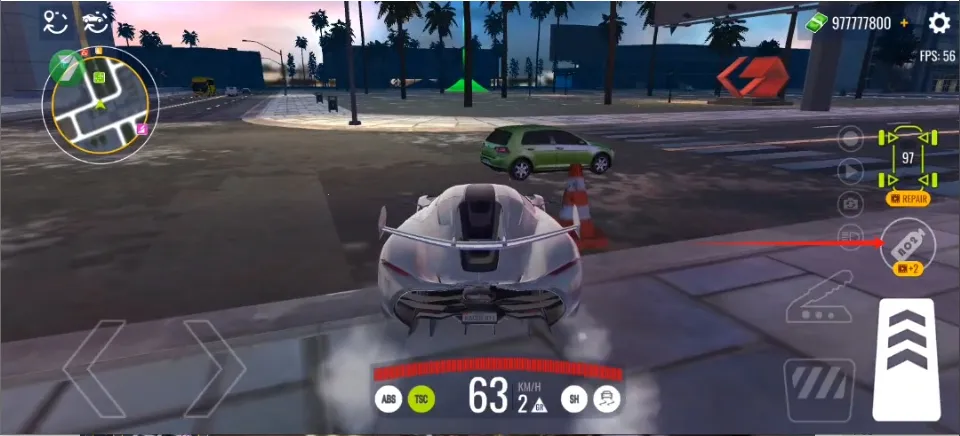The width and height of the screenshot is (960, 436).
Task: Start recording with the circle button
Action: [x=850, y=138]
